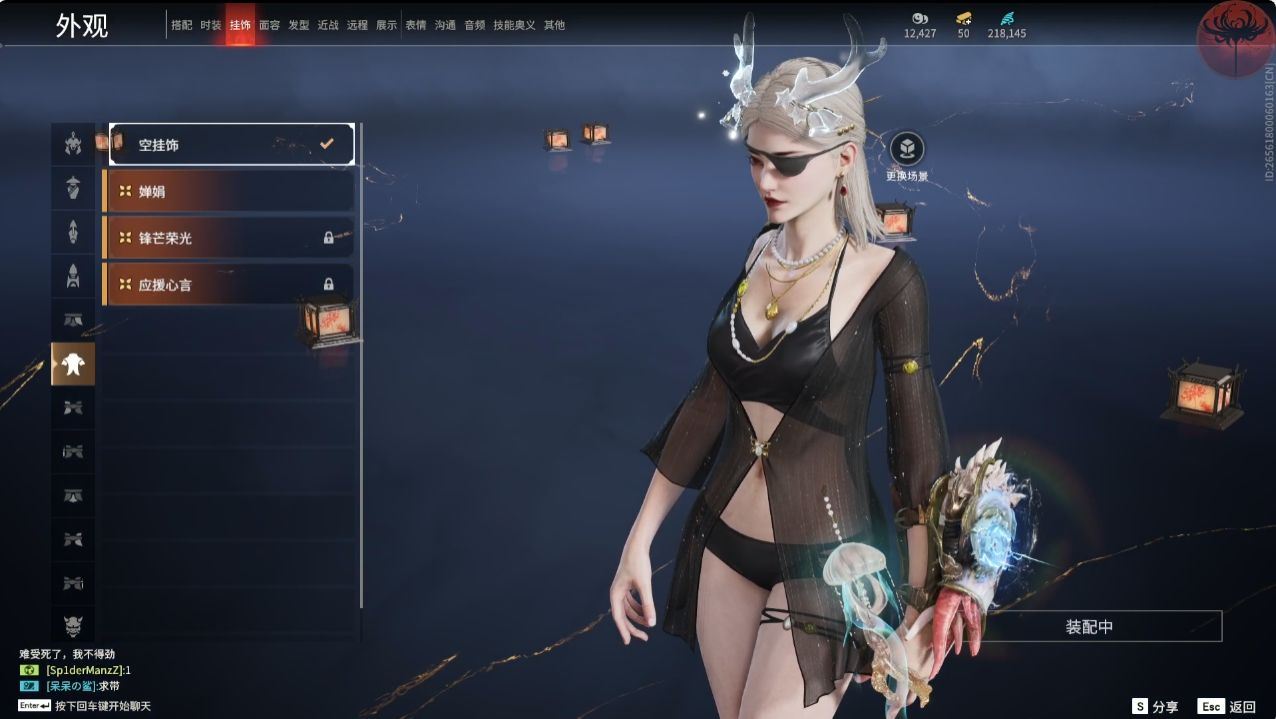Open the 时装 fashion tab
The image size is (1276, 719).
coord(211,25)
